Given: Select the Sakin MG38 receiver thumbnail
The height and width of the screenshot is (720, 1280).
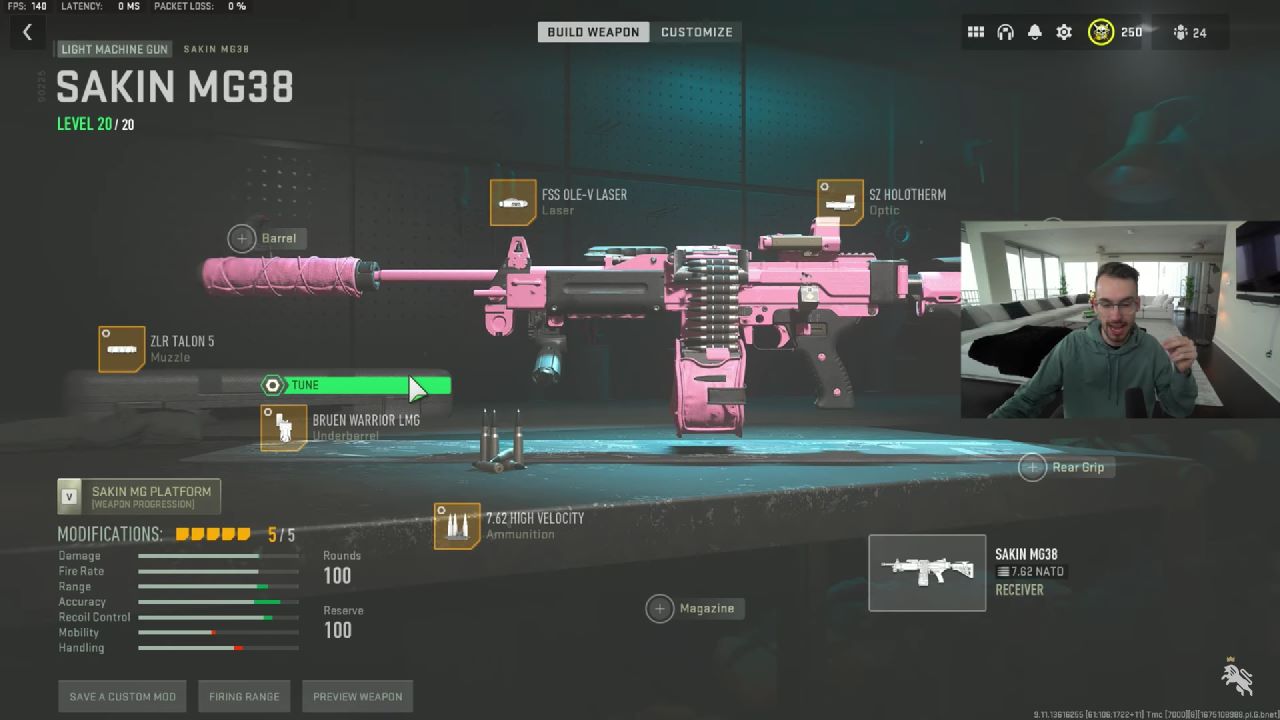Looking at the screenshot, I should 926,573.
